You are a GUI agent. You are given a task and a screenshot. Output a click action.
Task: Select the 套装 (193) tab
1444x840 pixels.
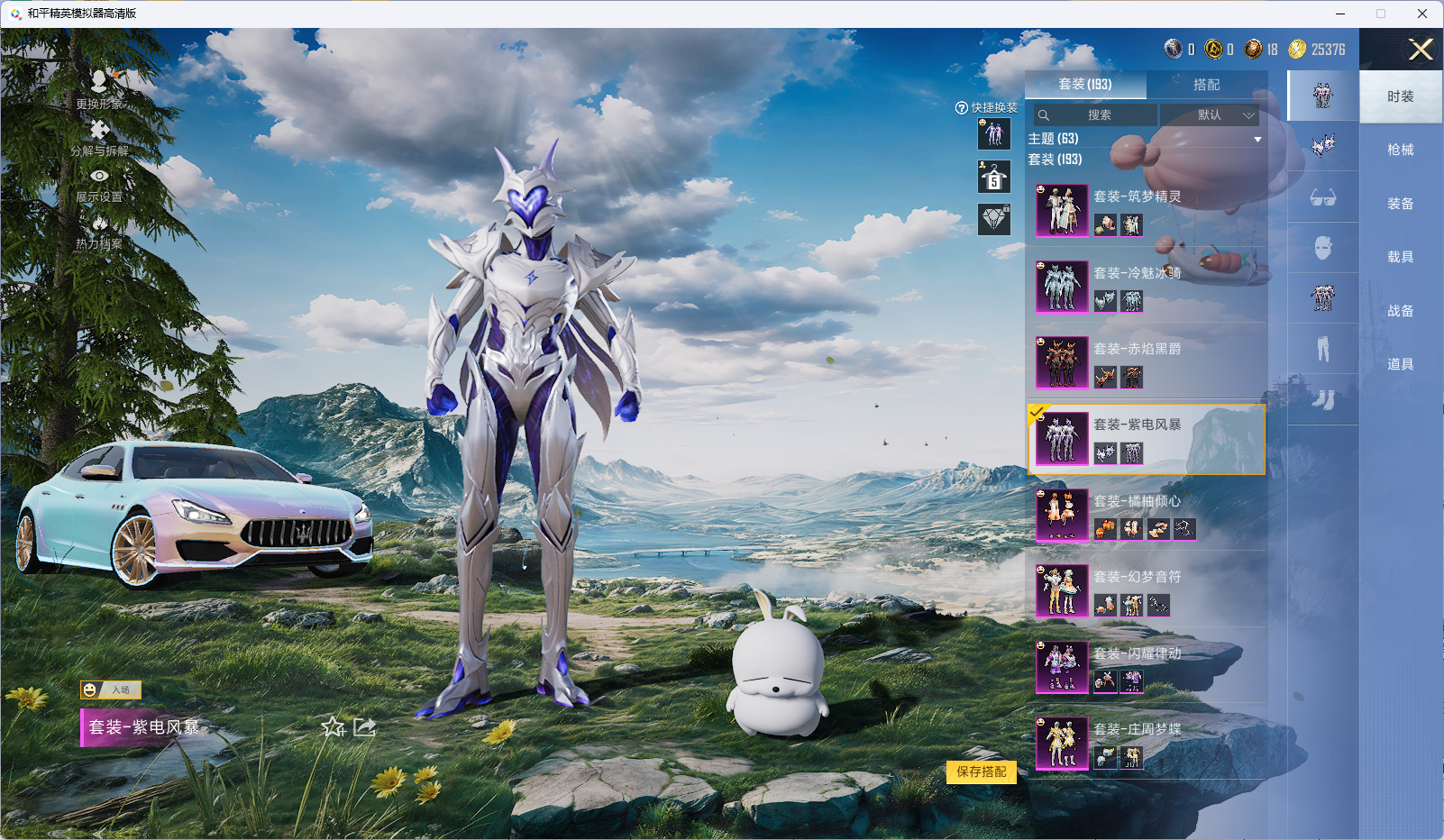[1085, 85]
